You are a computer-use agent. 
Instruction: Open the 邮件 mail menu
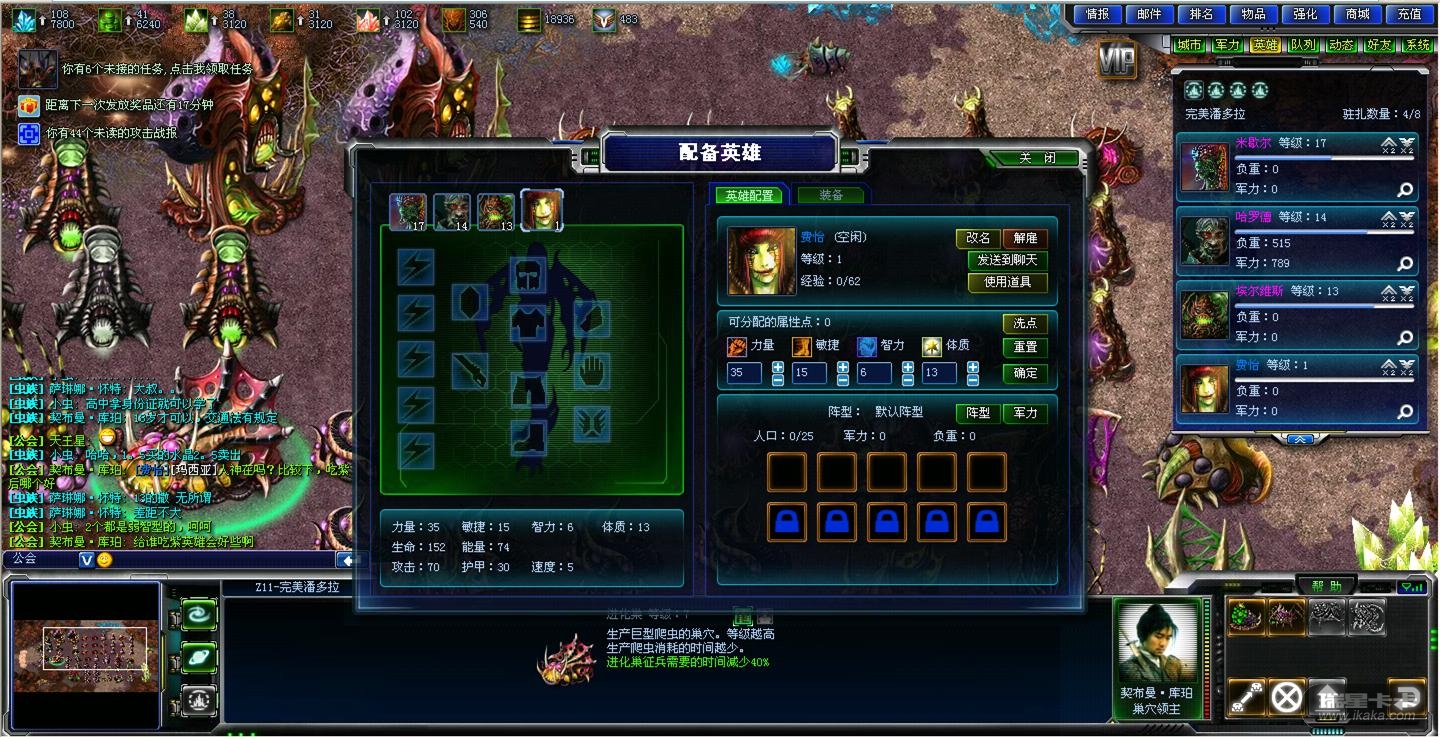[x=1150, y=14]
